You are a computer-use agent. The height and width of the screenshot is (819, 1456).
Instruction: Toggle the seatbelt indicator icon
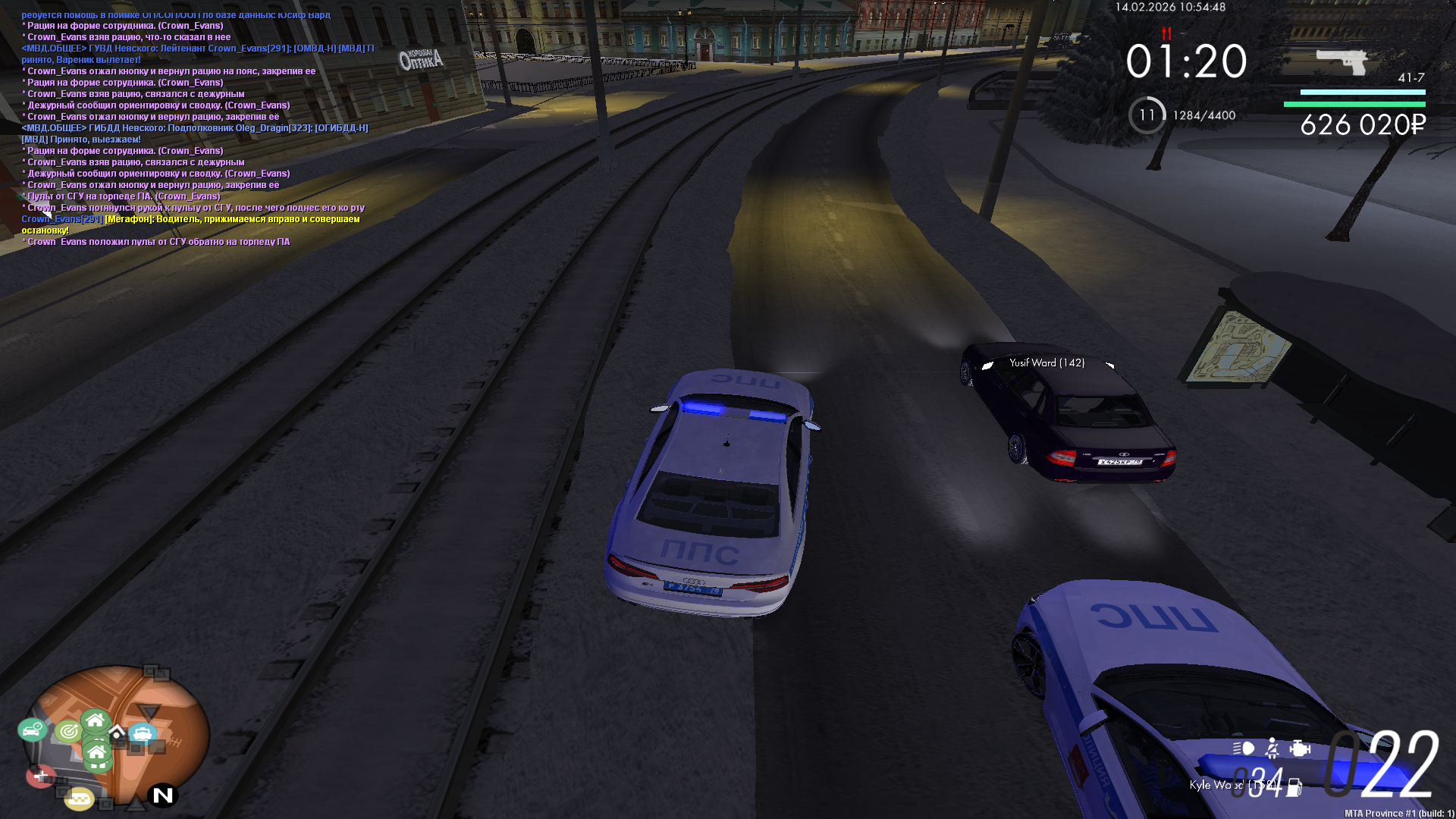pyautogui.click(x=1272, y=749)
